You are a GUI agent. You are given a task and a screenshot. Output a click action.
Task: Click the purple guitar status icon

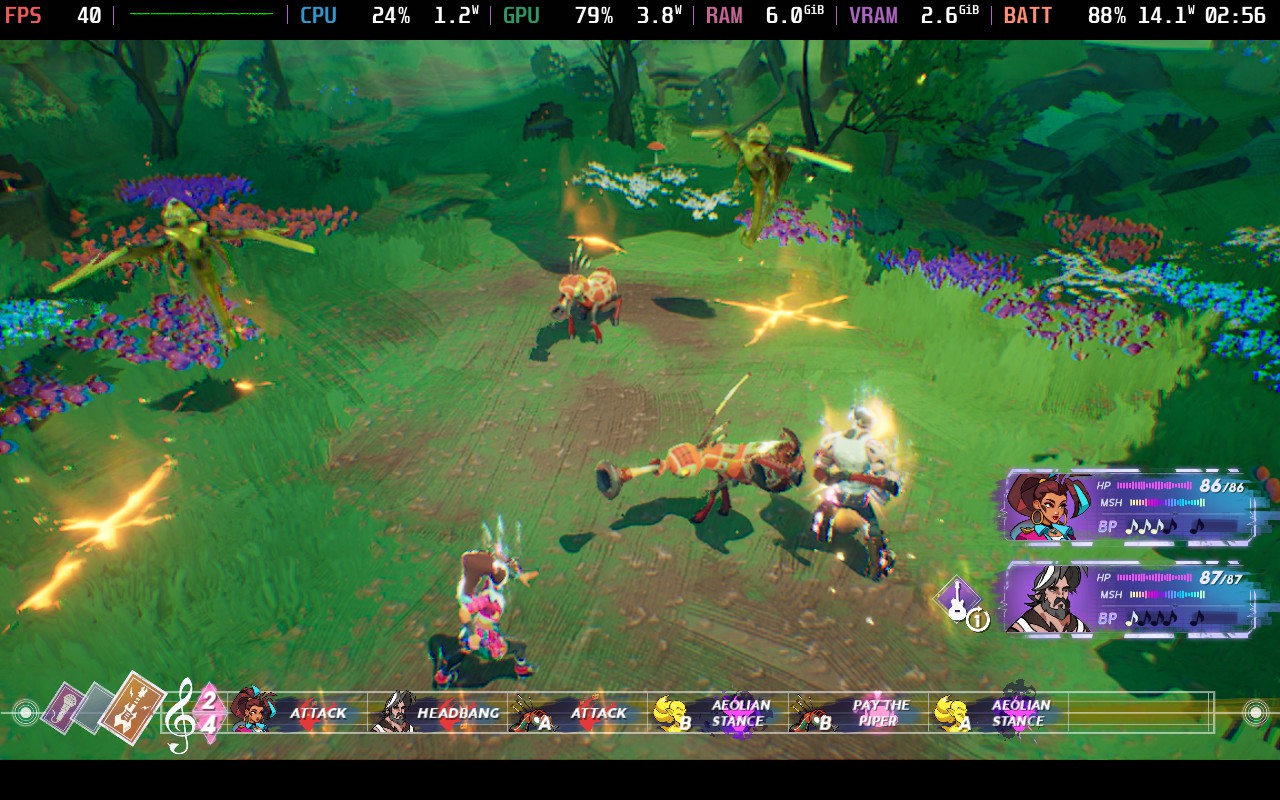click(957, 598)
